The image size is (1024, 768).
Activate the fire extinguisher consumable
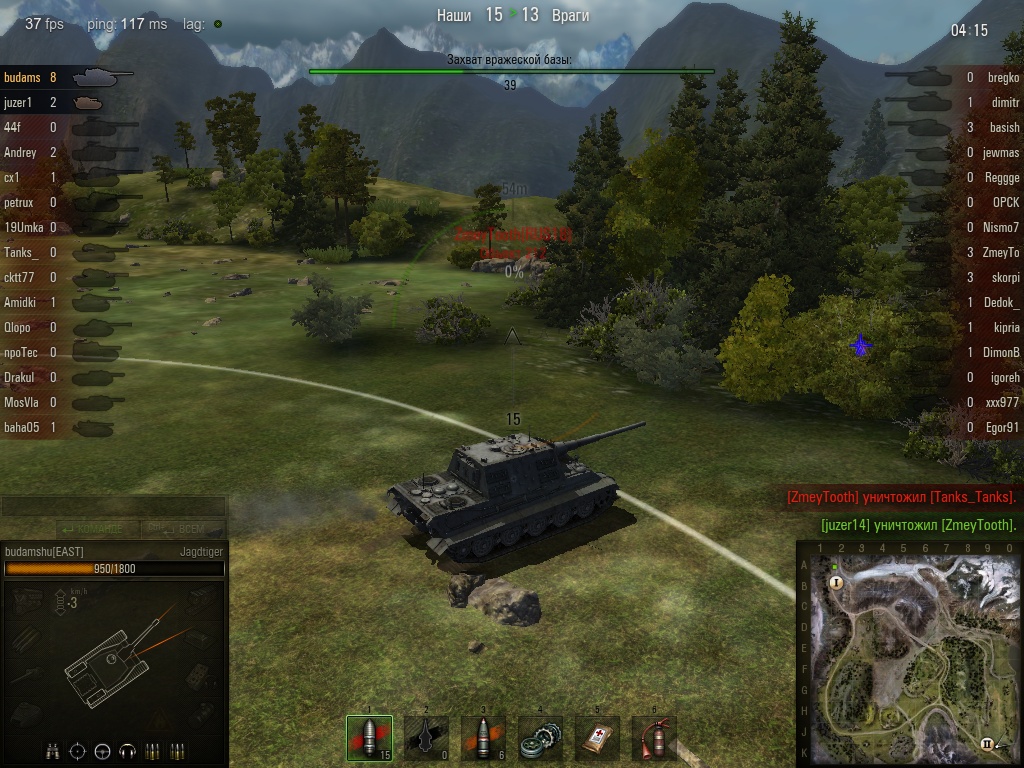pyautogui.click(x=654, y=739)
